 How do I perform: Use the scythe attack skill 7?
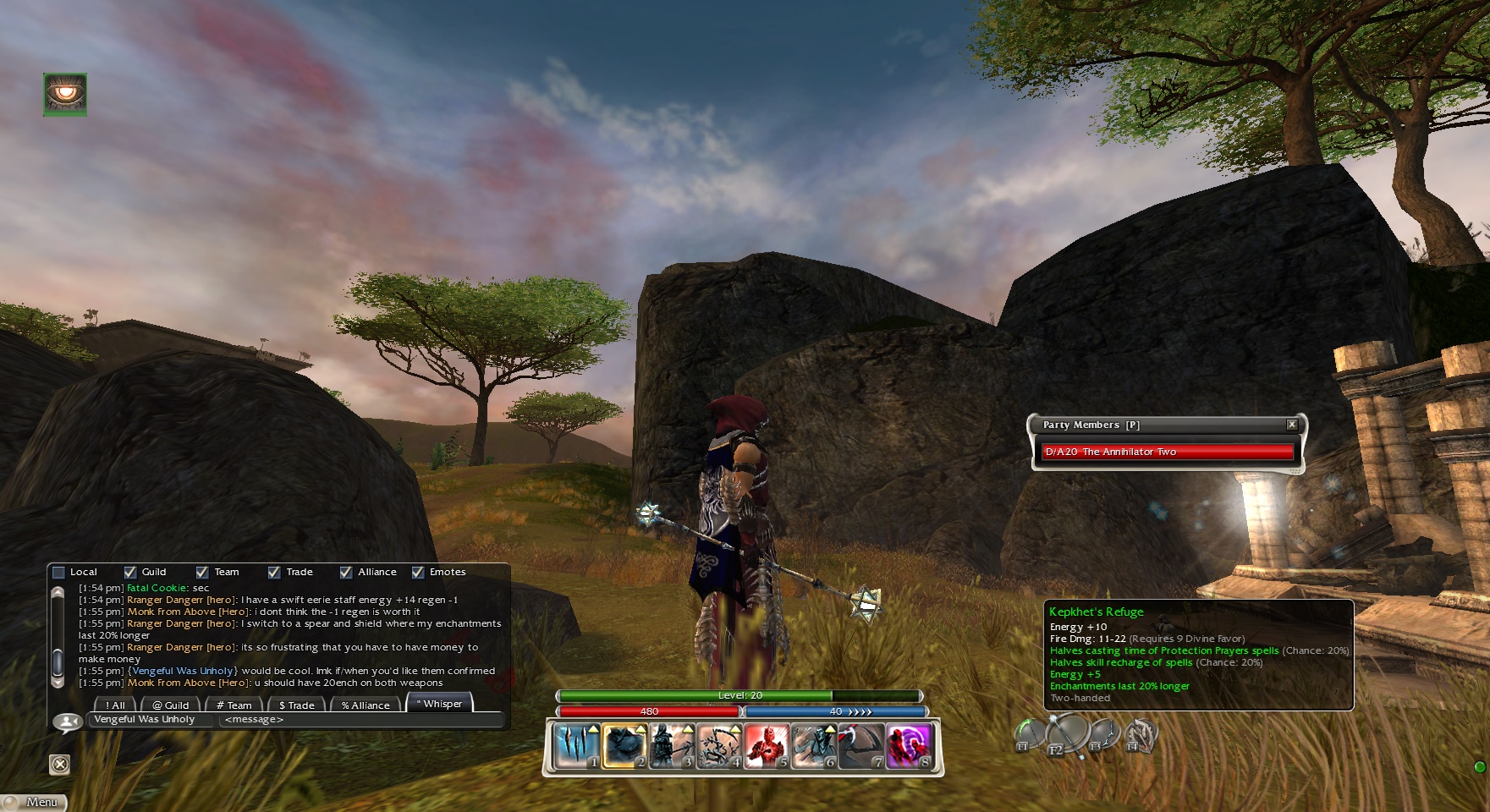click(861, 747)
